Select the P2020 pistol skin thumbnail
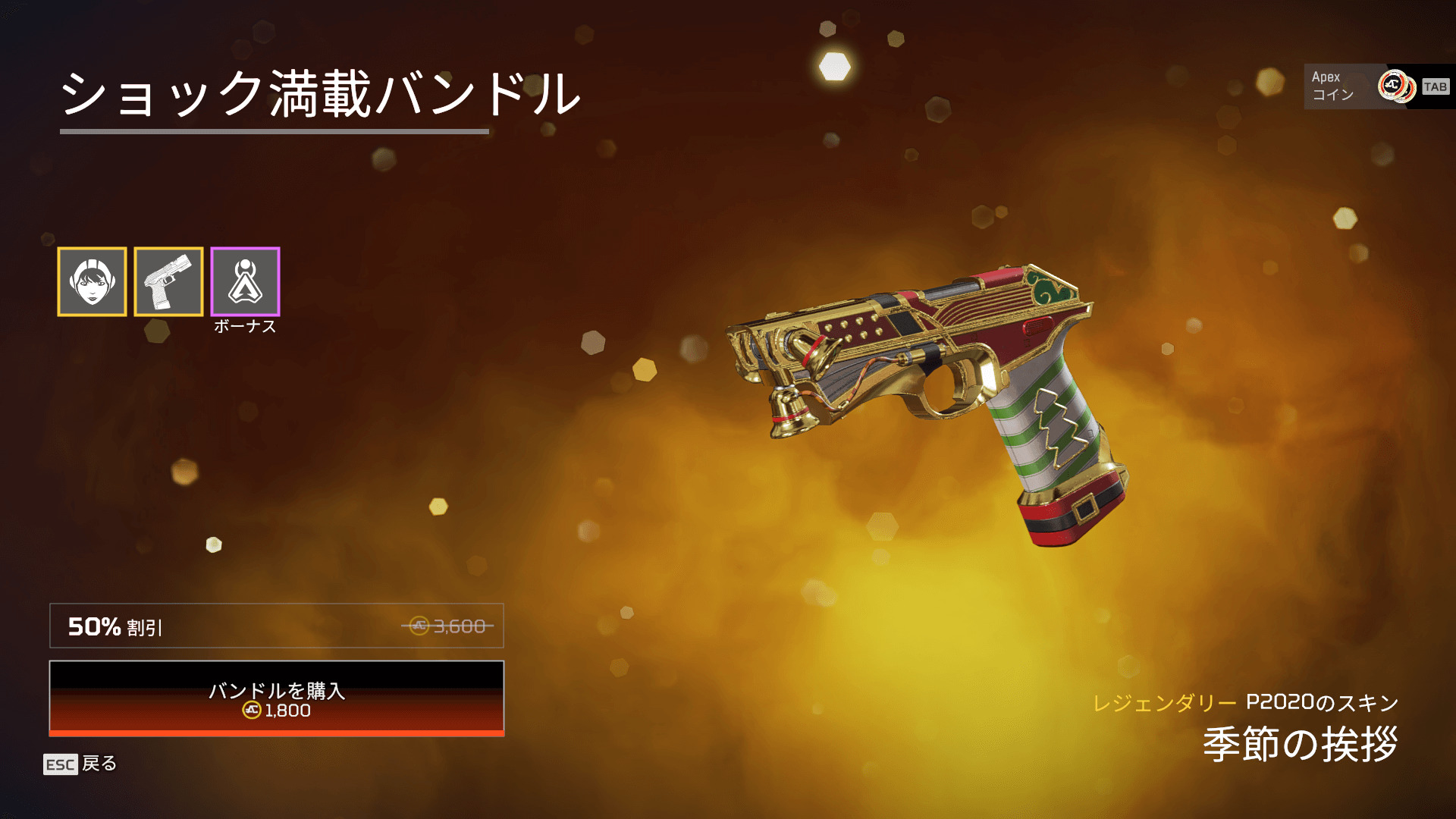Screen dimensions: 1456x819 point(168,281)
